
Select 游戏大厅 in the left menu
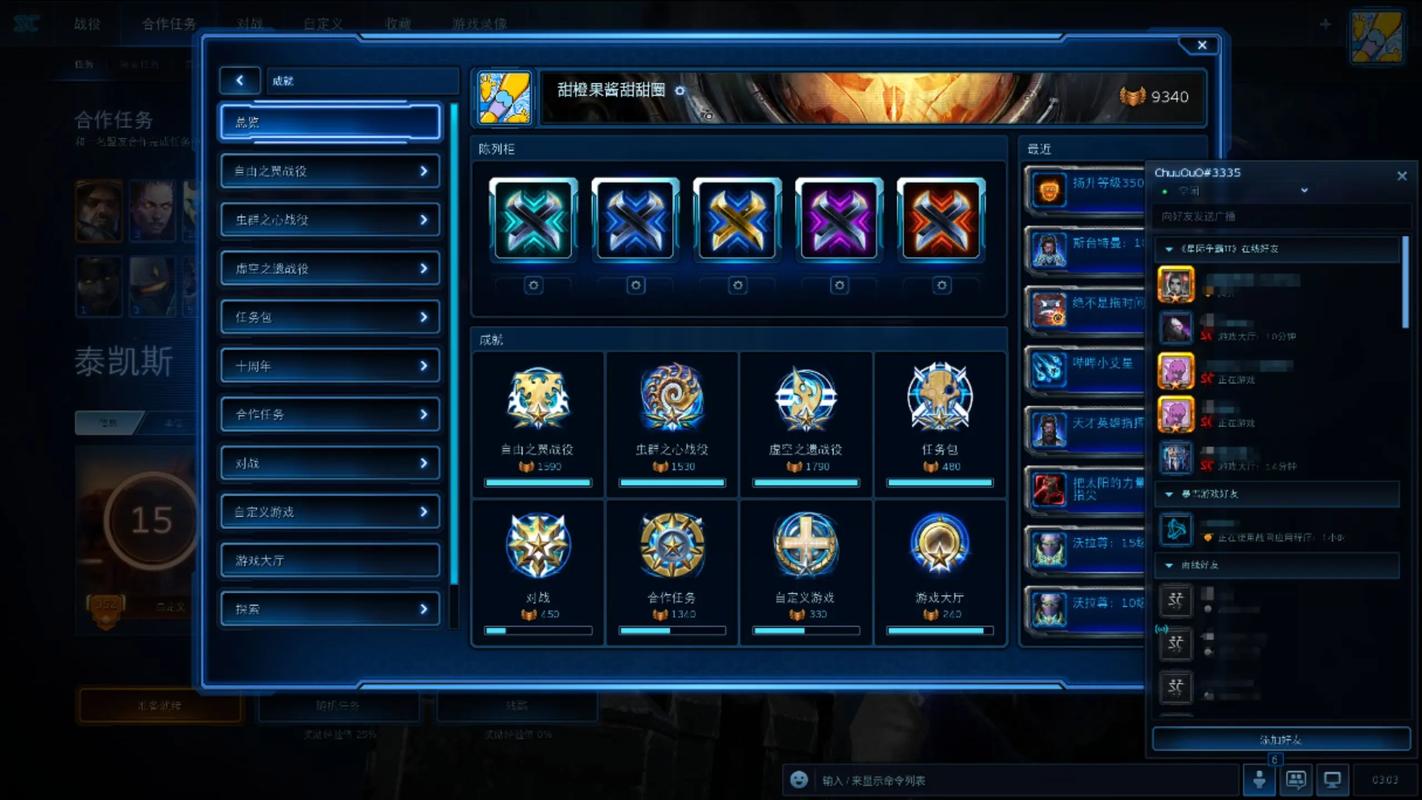(x=330, y=560)
